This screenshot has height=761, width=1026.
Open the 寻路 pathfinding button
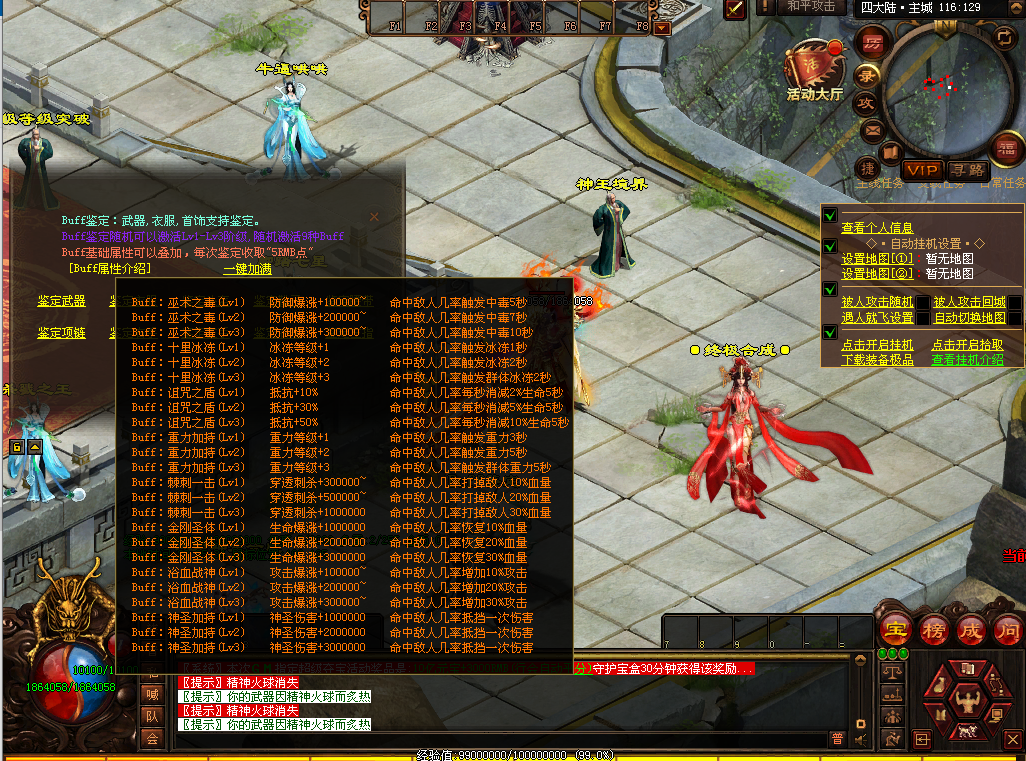coord(966,170)
